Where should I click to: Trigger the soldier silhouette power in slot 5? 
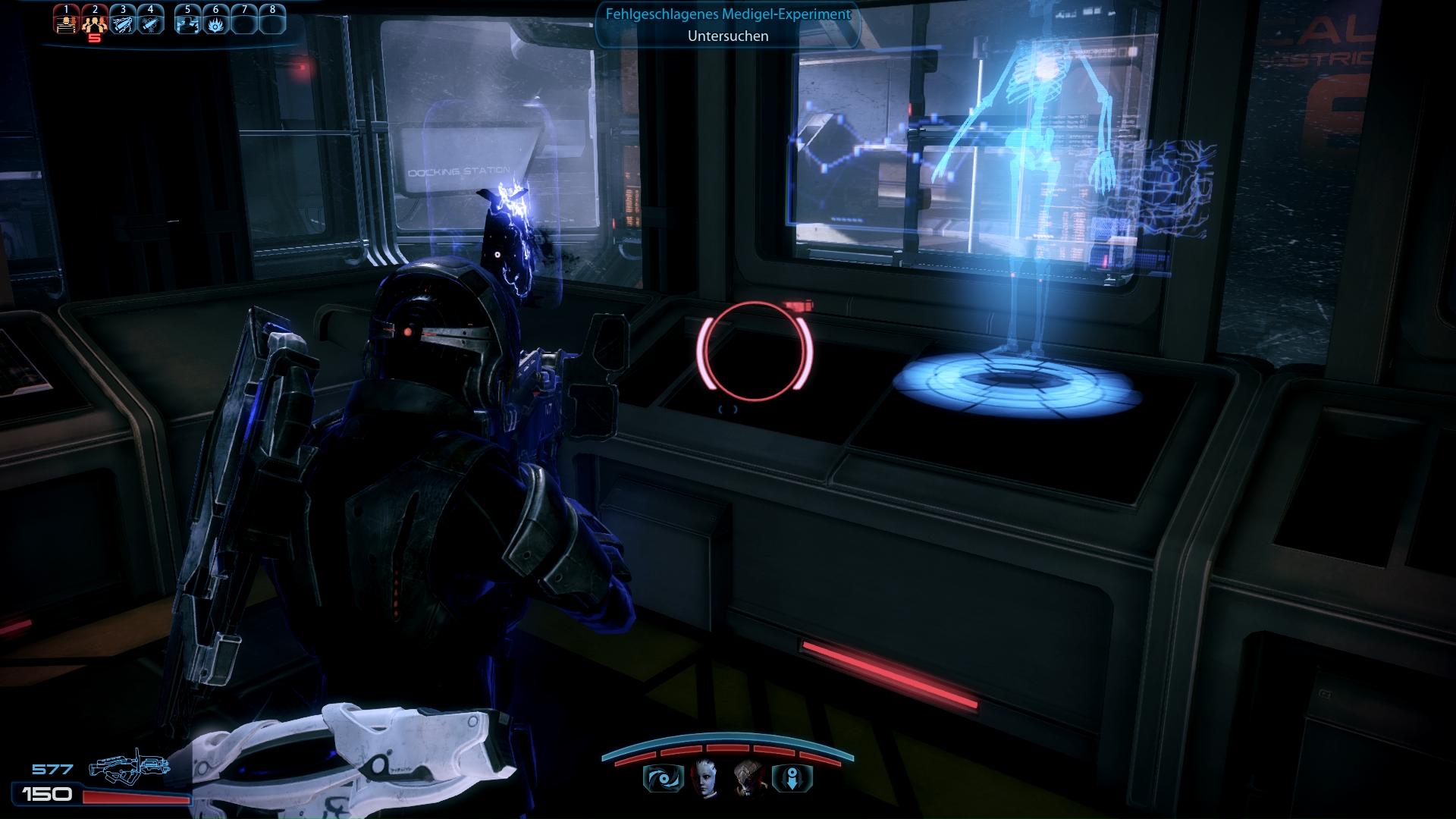click(x=187, y=23)
